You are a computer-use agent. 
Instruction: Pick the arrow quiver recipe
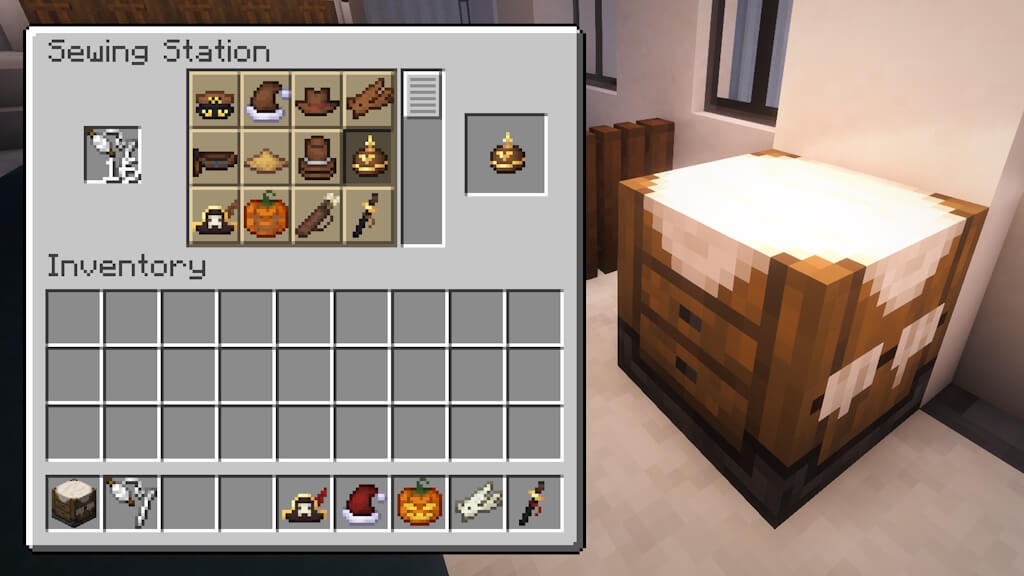pos(318,216)
